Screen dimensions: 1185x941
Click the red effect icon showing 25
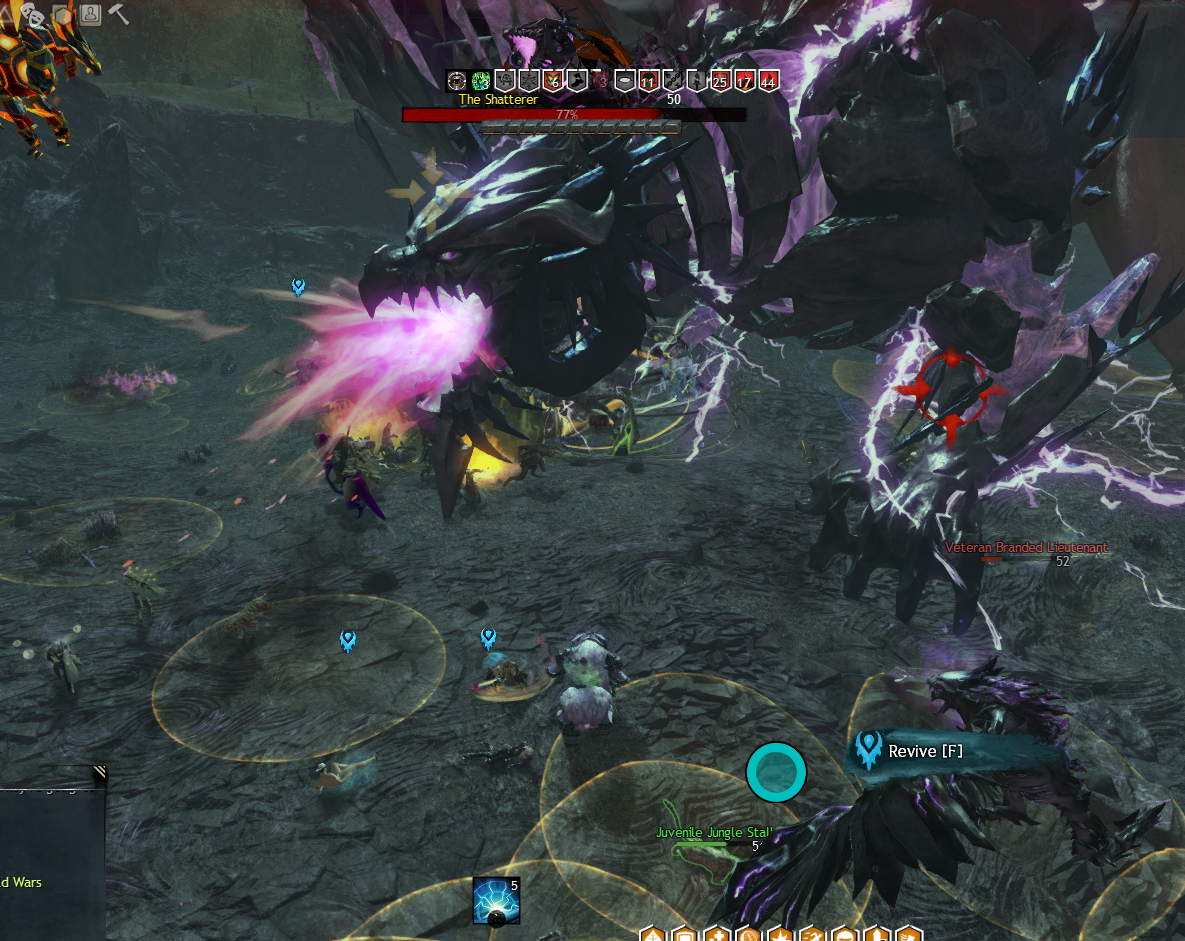(720, 81)
